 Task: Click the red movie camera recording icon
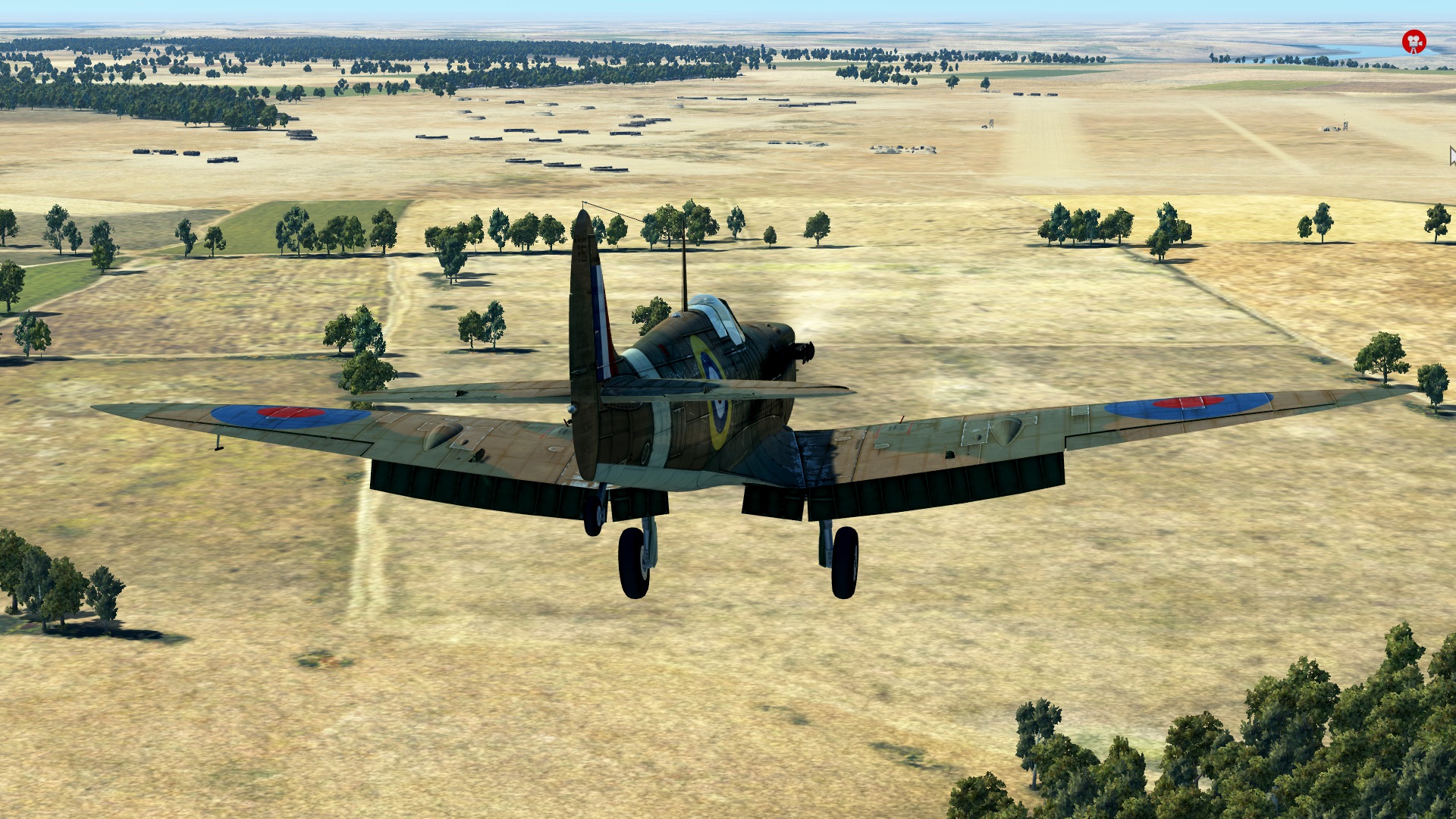1414,42
